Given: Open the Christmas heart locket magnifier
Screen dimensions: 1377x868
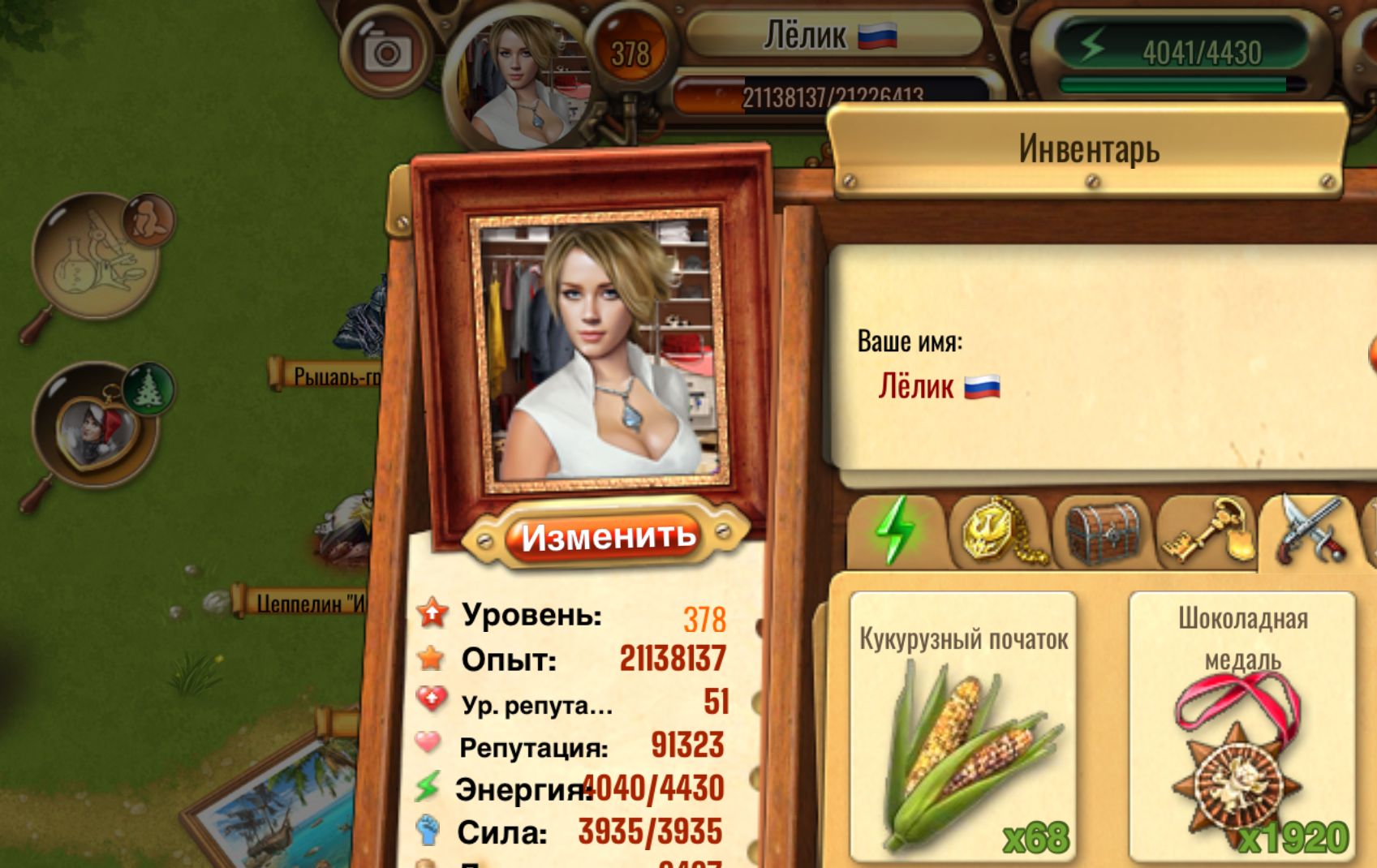Looking at the screenshot, I should click(x=96, y=424).
